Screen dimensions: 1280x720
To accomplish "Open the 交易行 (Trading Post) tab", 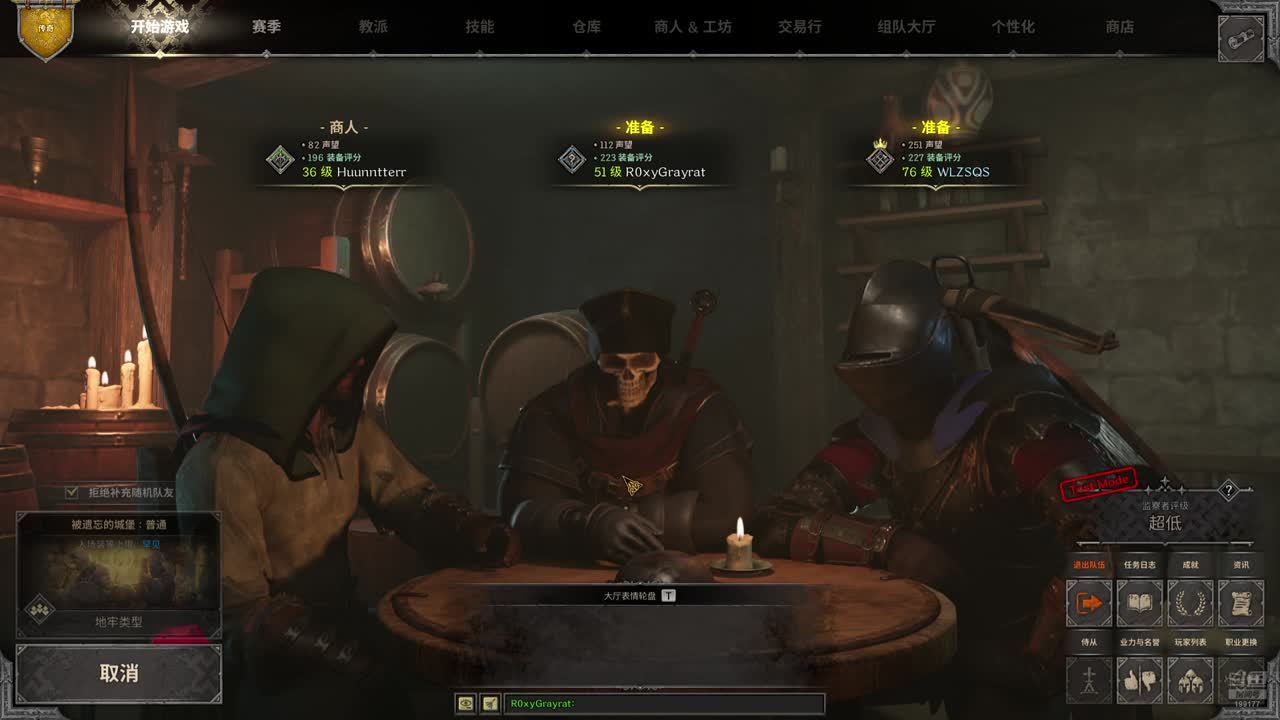I will coord(800,27).
